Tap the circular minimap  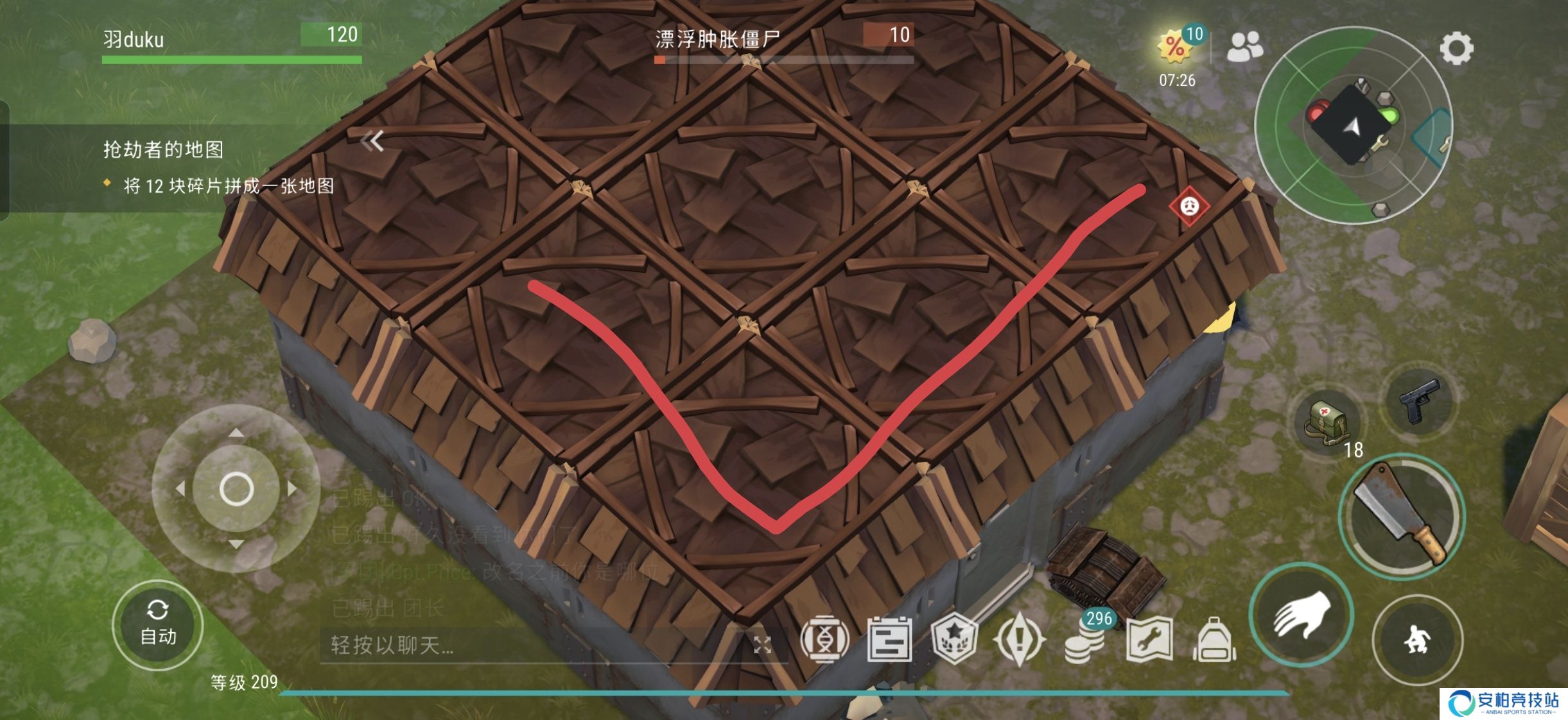[x=1353, y=126]
